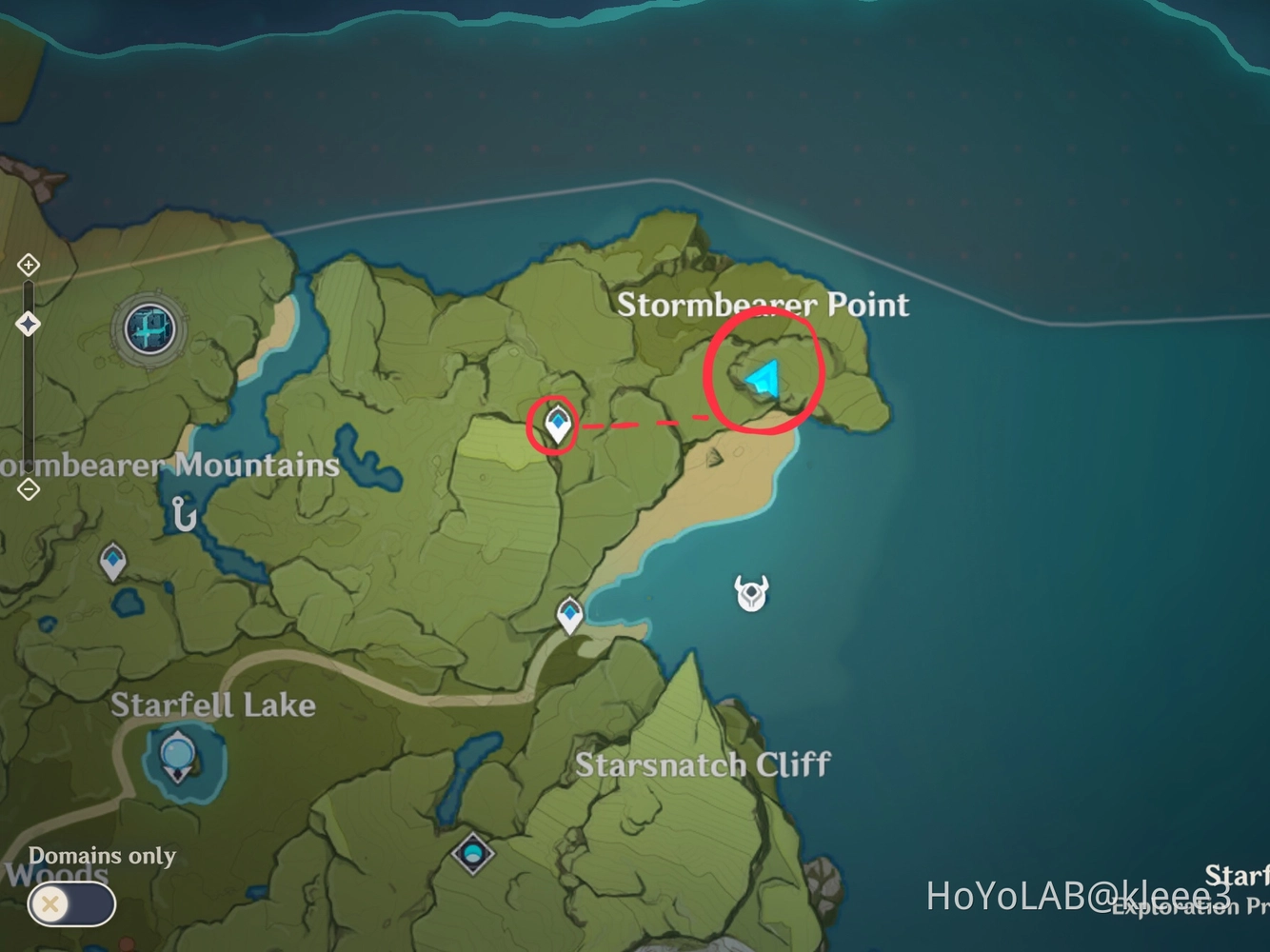Click the player position arrow marker
The height and width of the screenshot is (952, 1270).
click(762, 379)
